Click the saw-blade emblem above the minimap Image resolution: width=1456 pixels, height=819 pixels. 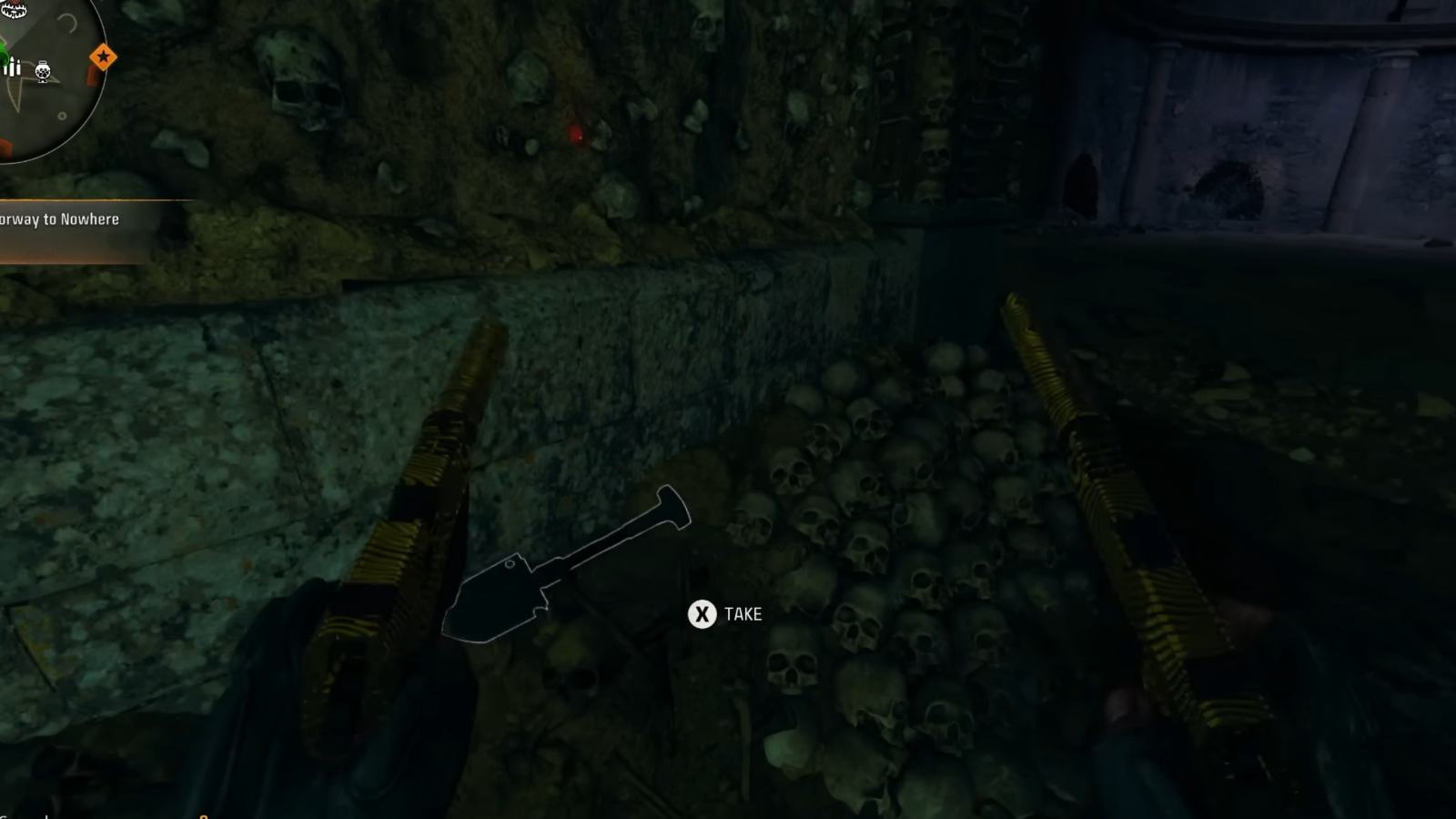pos(14,10)
